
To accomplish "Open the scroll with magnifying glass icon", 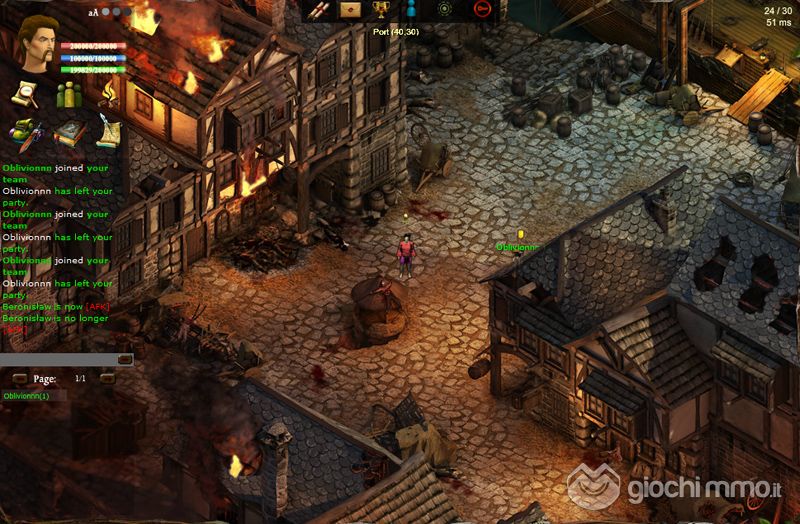I will 24,94.
